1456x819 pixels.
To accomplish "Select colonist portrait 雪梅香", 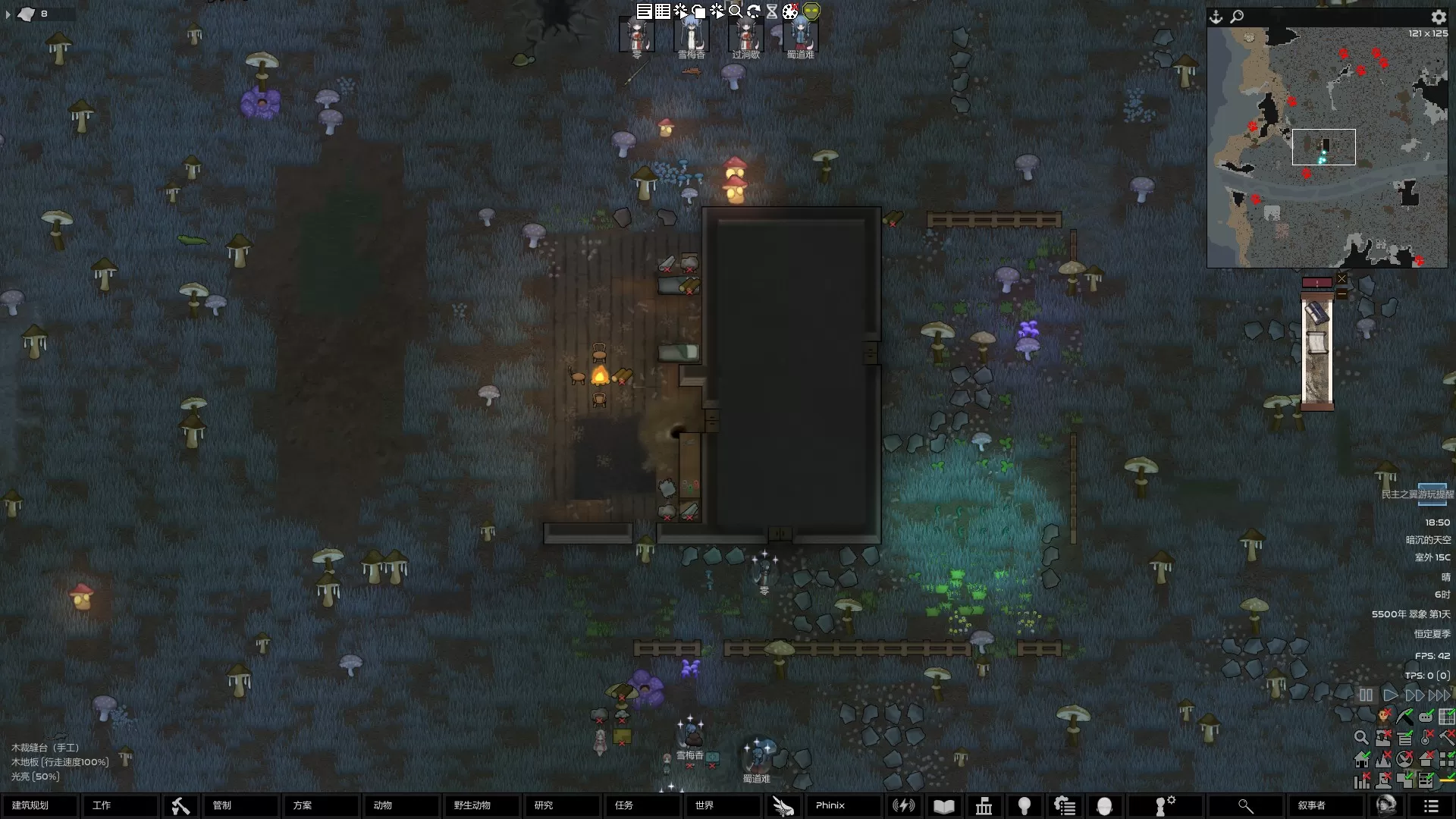I will tap(692, 36).
